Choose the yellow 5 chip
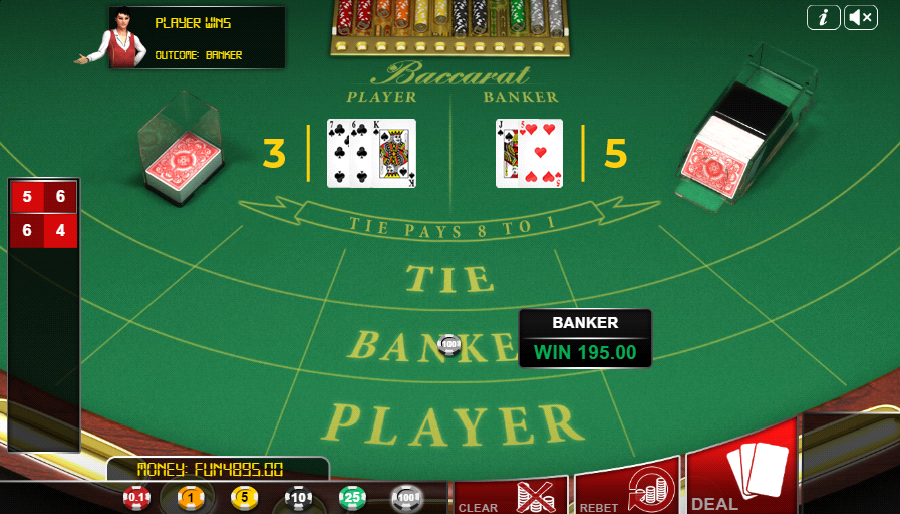Image resolution: width=900 pixels, height=514 pixels. (245, 497)
